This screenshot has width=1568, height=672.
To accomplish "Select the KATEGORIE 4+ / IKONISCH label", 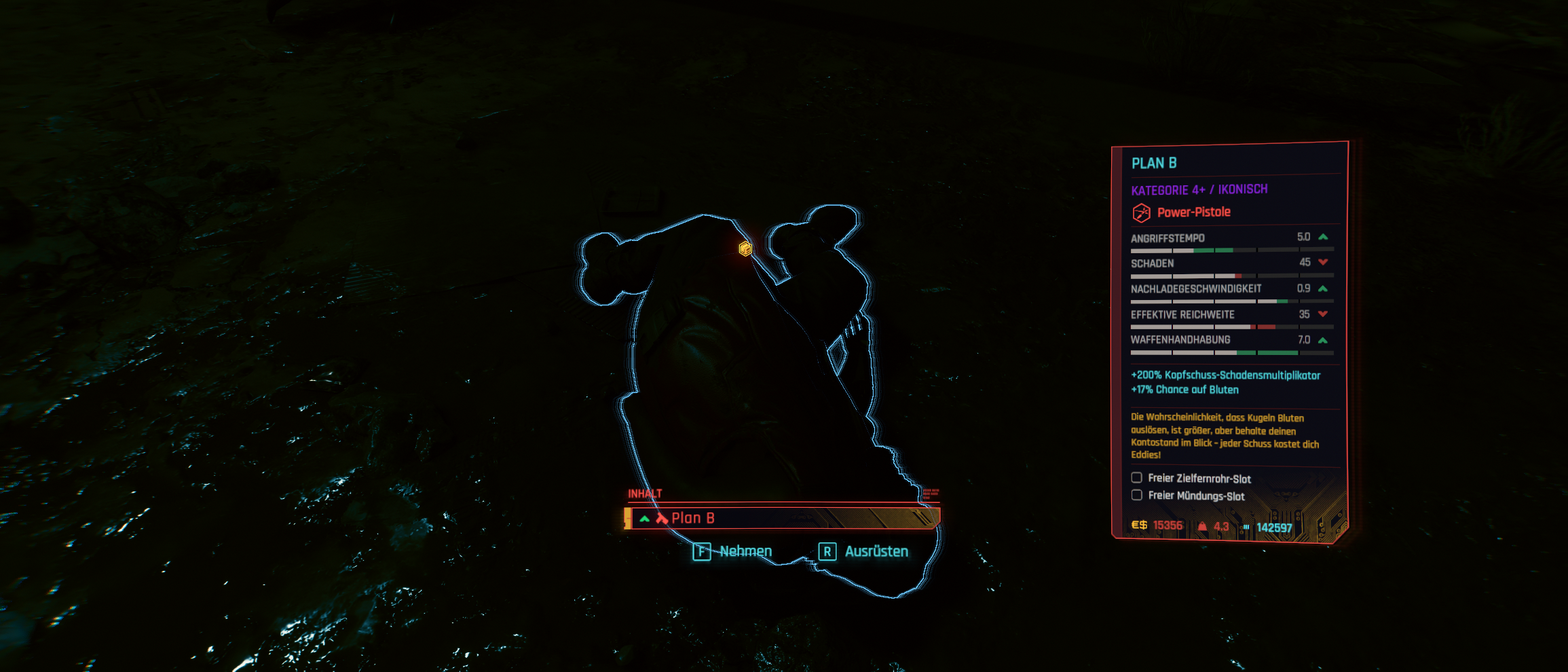I will tap(1199, 189).
